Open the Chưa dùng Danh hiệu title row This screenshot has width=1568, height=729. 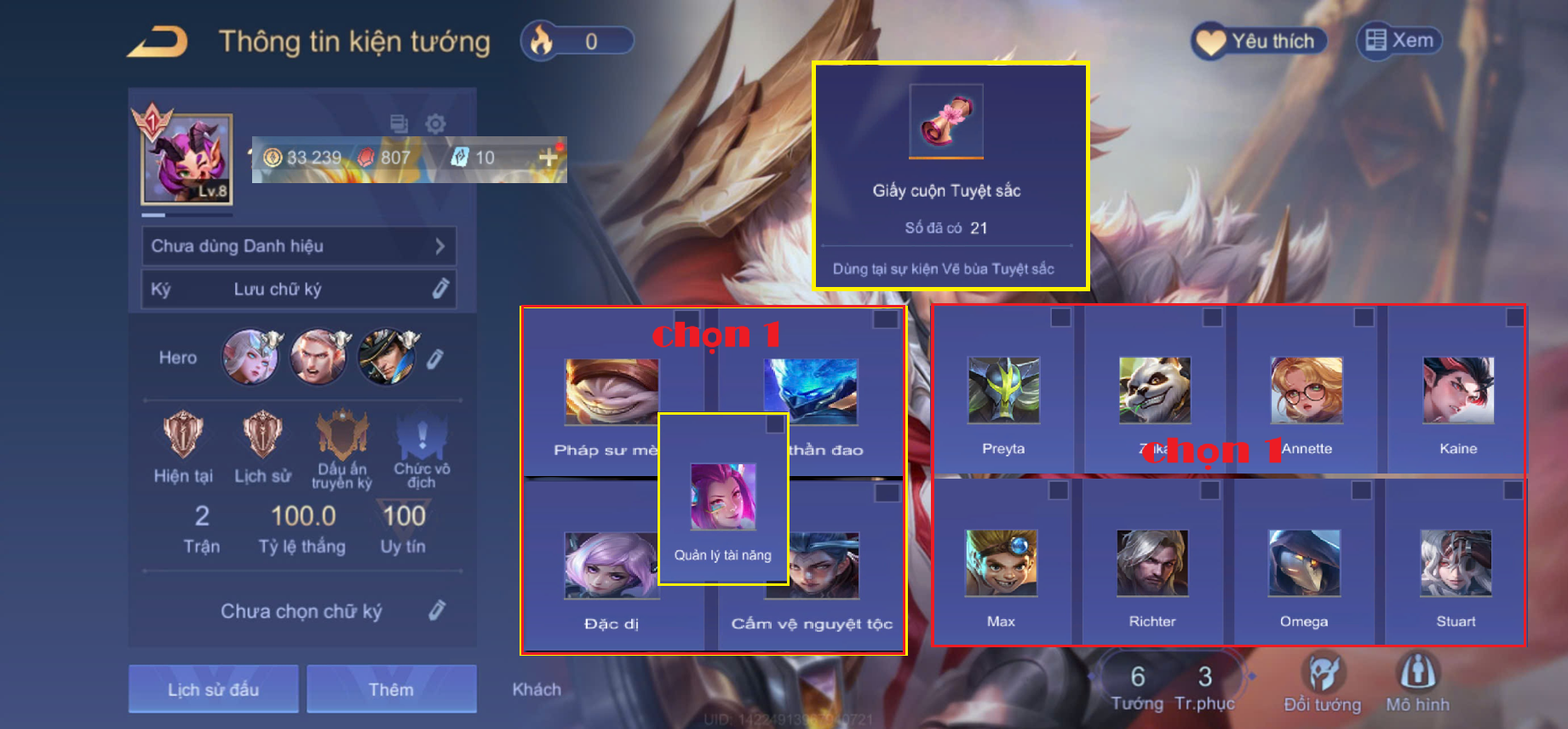[298, 246]
